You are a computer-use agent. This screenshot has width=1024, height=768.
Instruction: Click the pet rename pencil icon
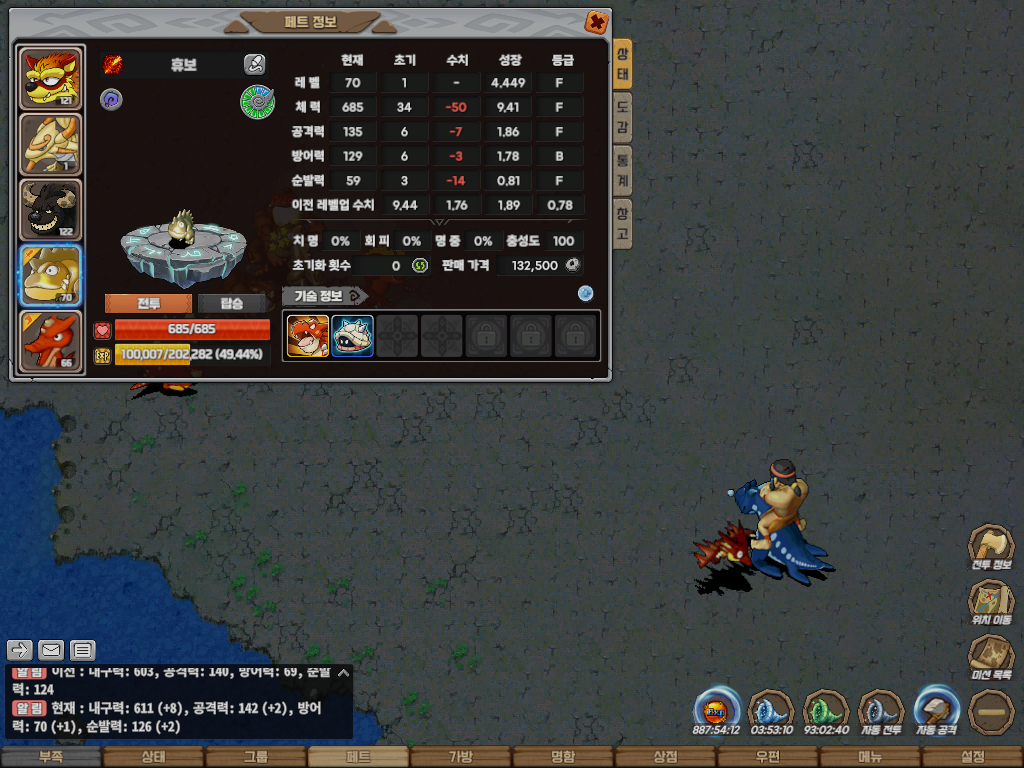(x=254, y=65)
